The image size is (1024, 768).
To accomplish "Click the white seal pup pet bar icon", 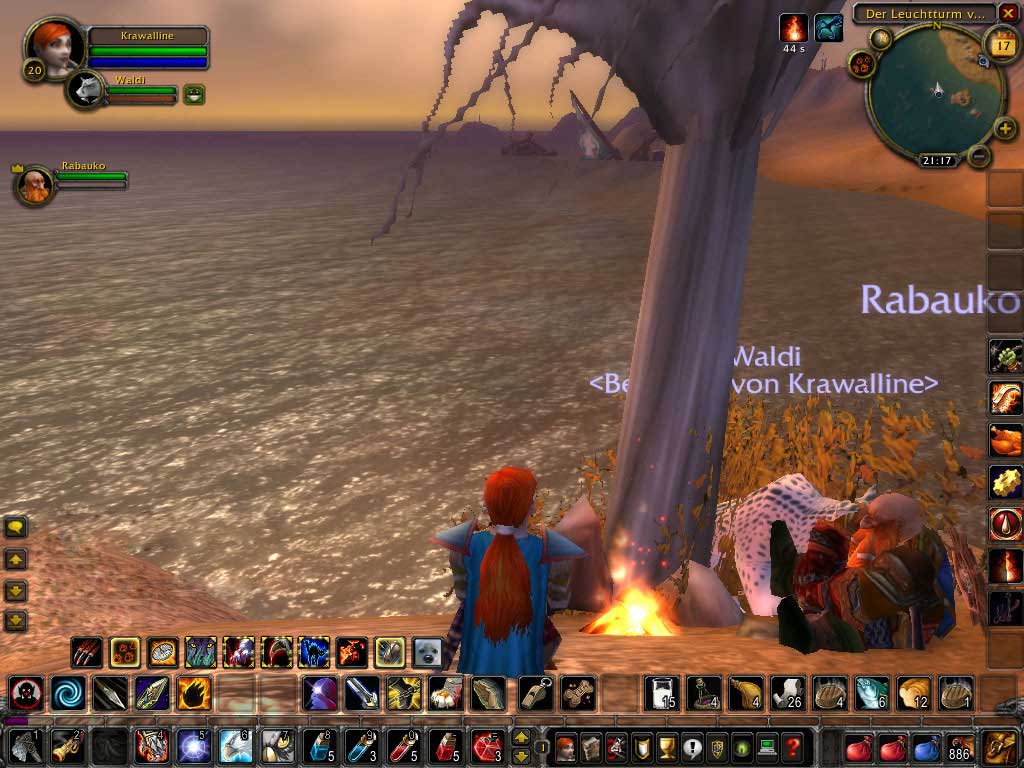I will coord(428,652).
